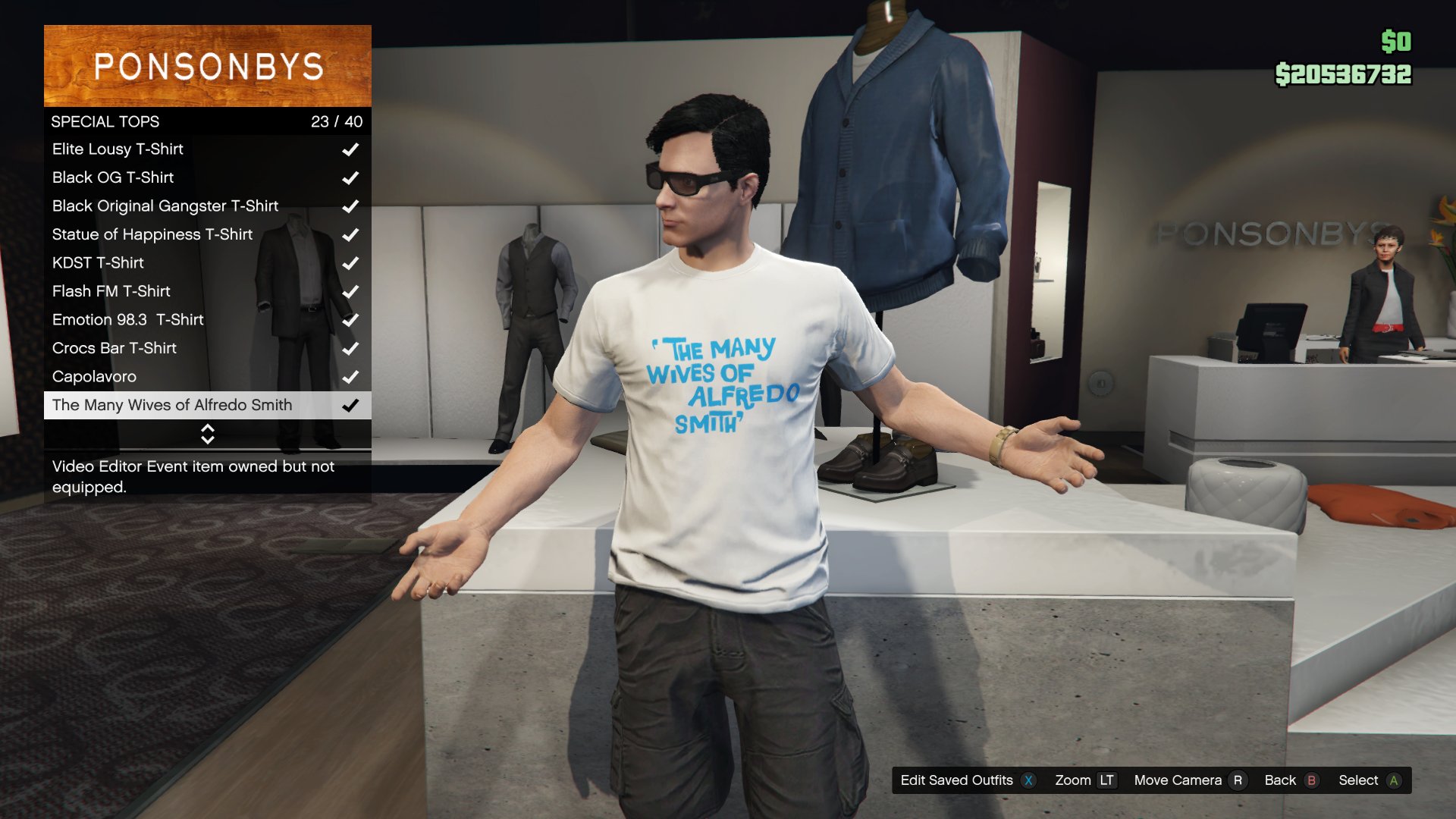Click the Back option
This screenshot has width=1456, height=819.
click(x=1291, y=780)
